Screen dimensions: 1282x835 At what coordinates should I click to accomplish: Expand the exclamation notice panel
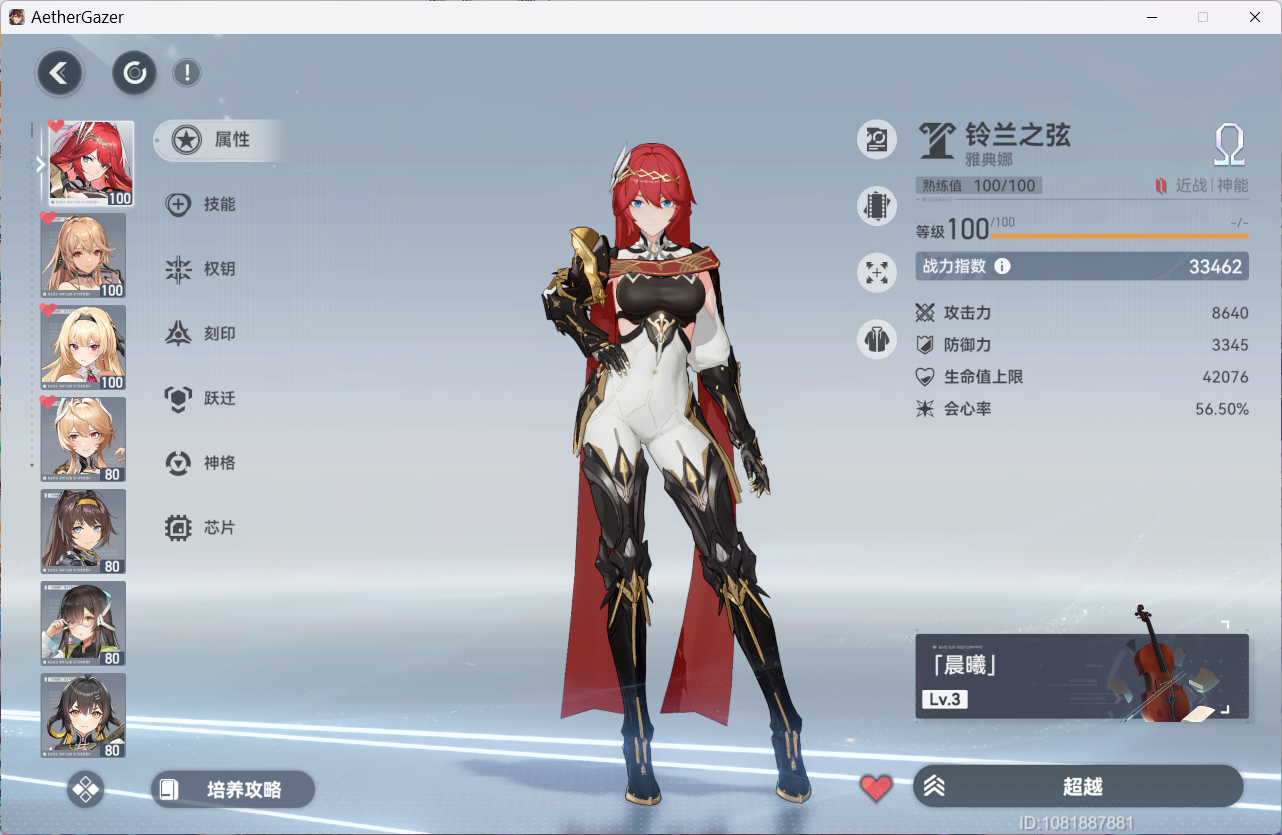pos(187,73)
